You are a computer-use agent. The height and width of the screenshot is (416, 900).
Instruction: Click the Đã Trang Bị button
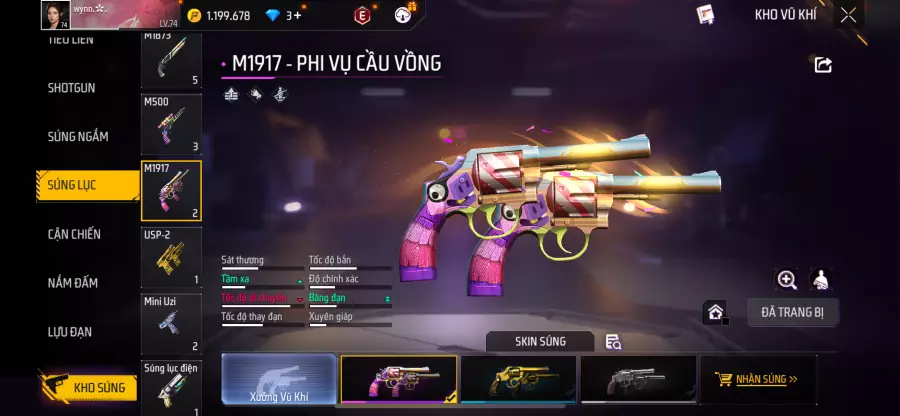pos(792,312)
